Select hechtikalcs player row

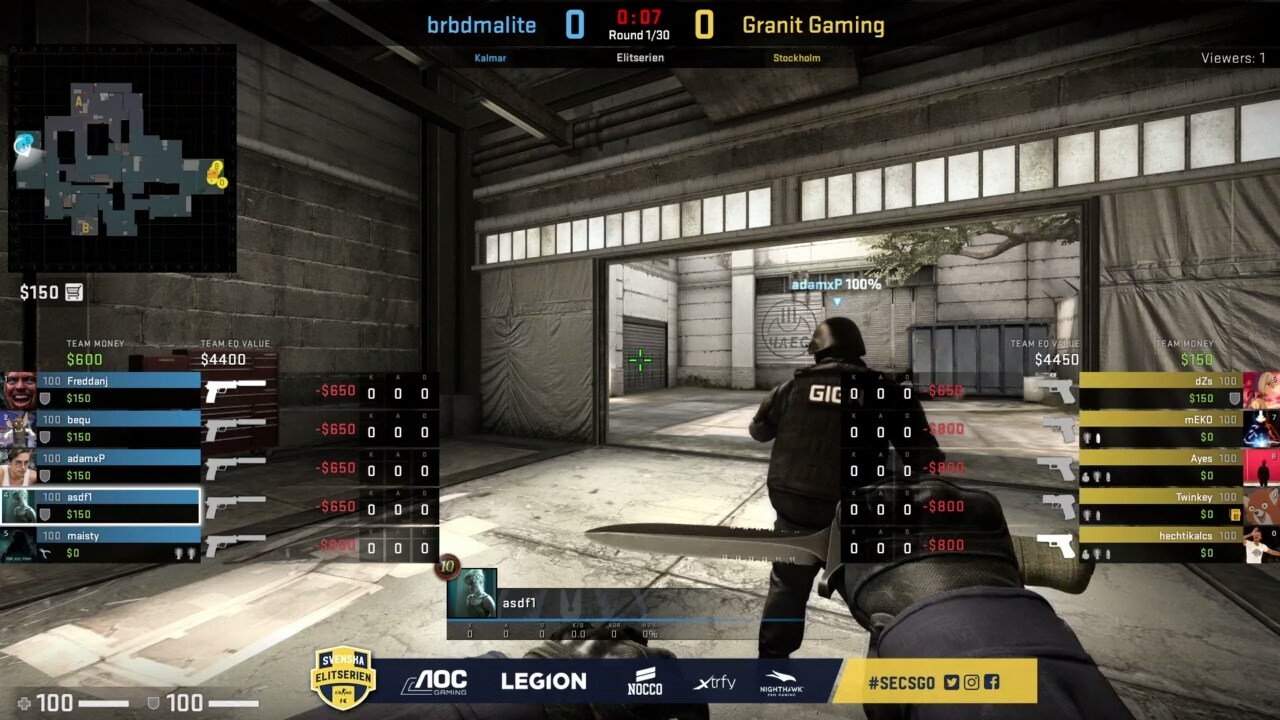pos(1160,544)
